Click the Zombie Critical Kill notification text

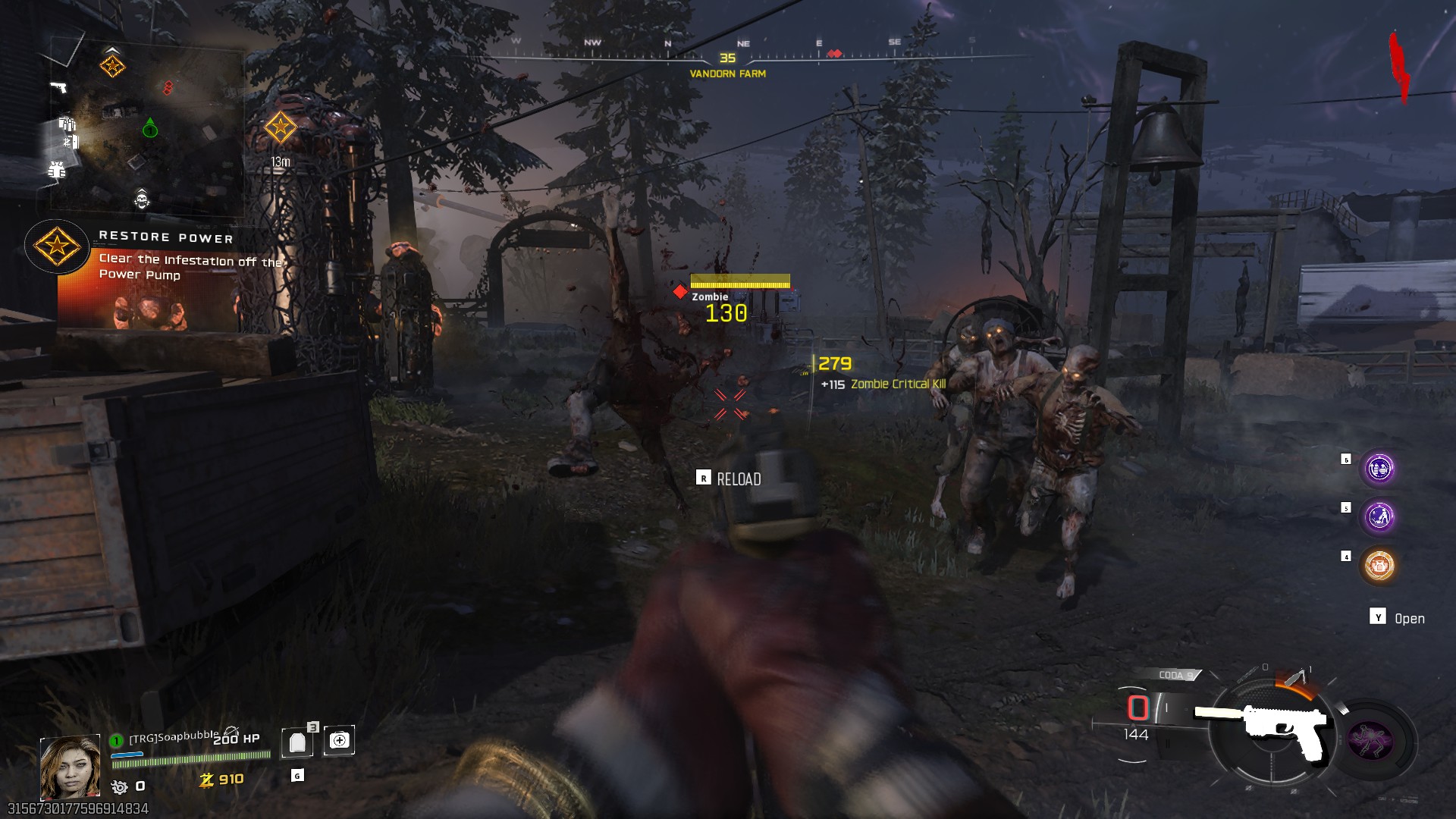tap(899, 384)
